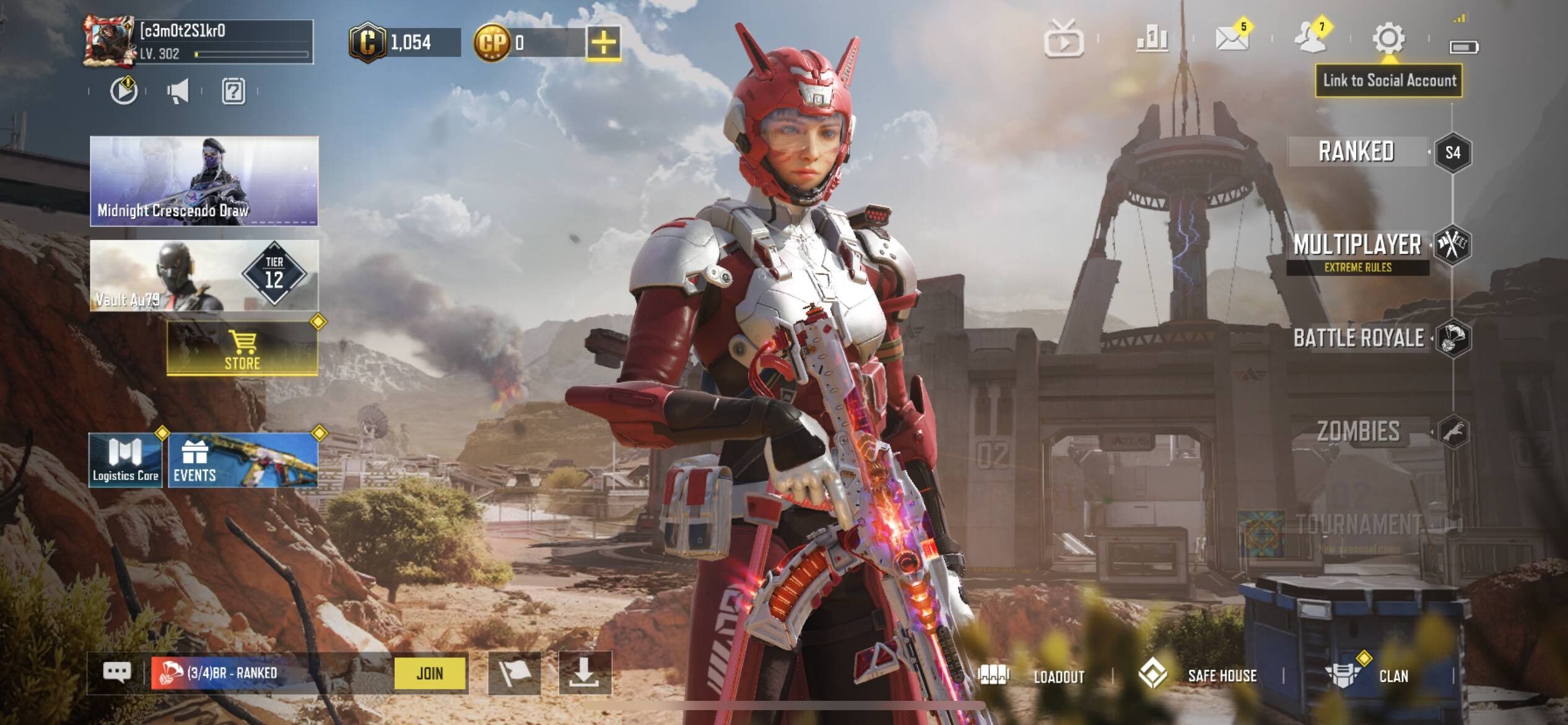Image resolution: width=1568 pixels, height=725 pixels.
Task: Choose the Multiplayer mode
Action: click(x=1357, y=245)
